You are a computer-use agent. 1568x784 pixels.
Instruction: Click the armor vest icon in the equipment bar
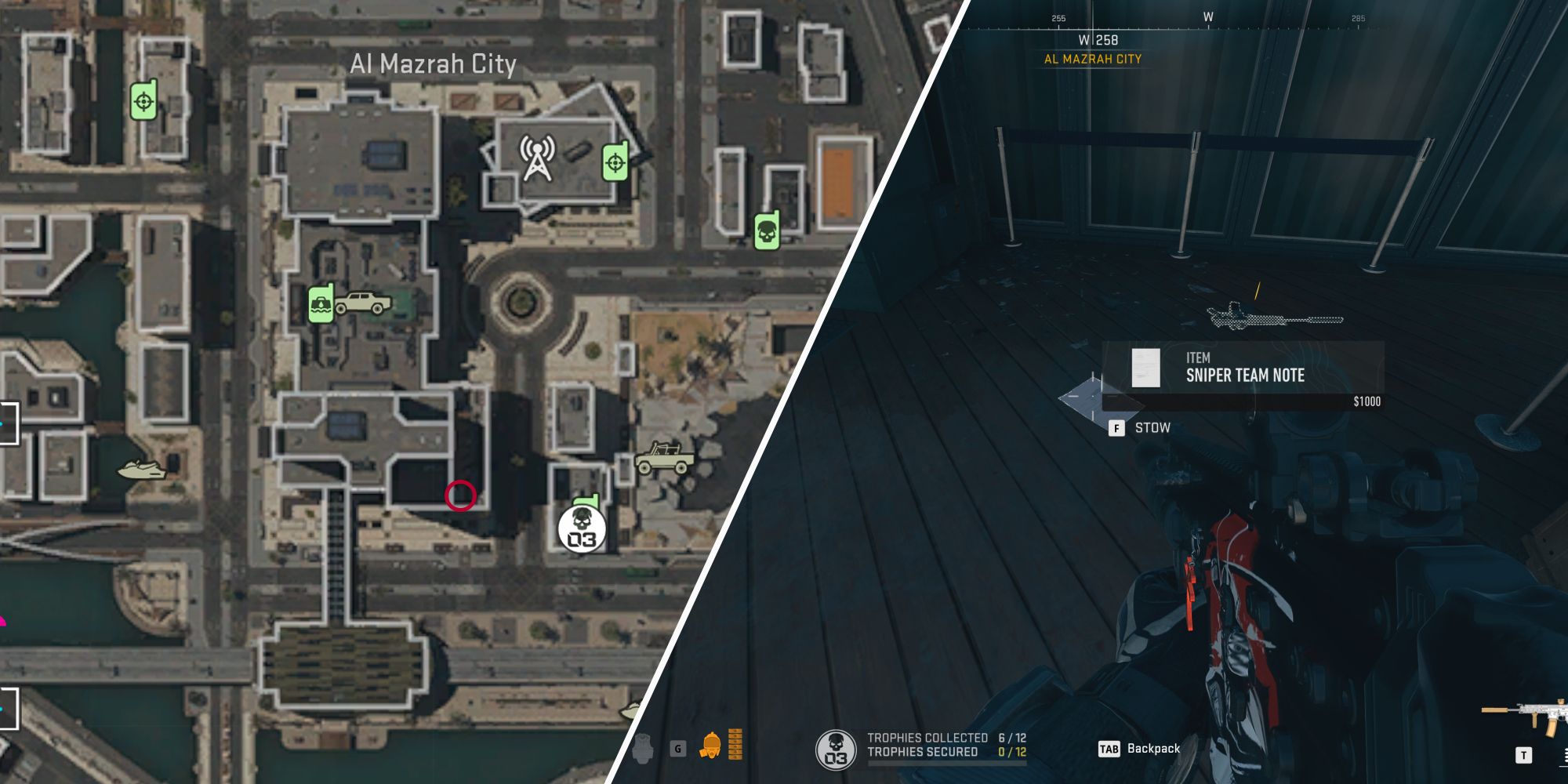(643, 750)
